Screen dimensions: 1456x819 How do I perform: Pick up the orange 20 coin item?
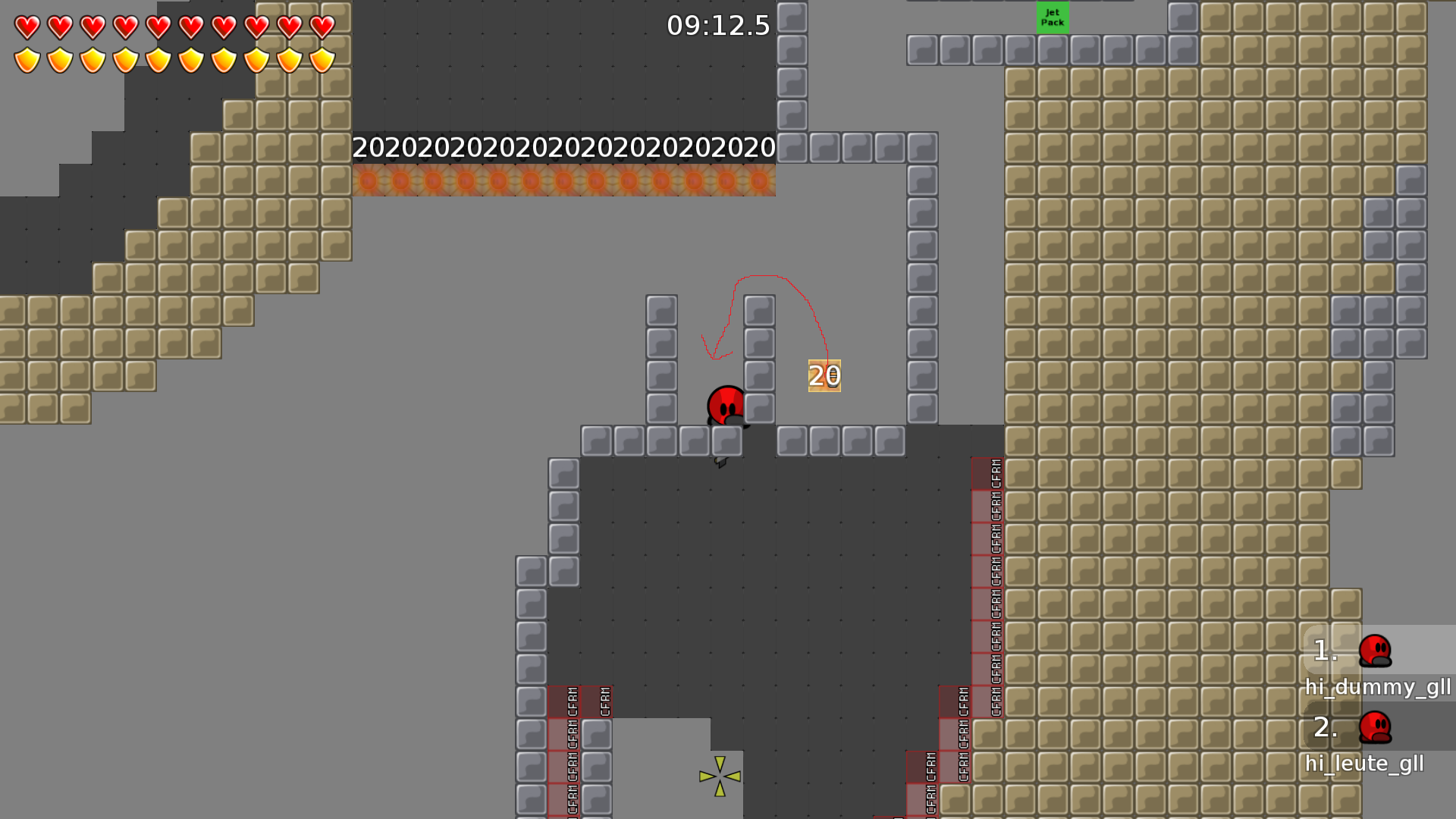(824, 375)
